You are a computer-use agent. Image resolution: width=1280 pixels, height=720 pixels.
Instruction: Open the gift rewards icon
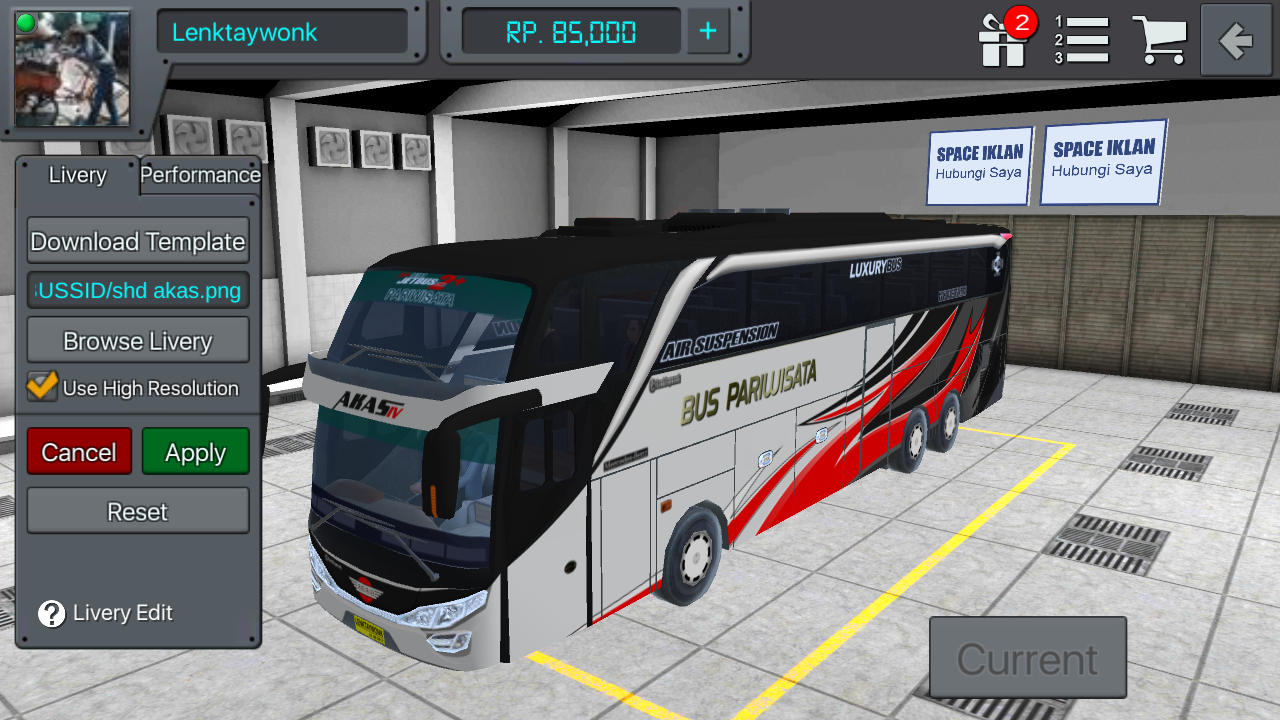coord(1001,40)
